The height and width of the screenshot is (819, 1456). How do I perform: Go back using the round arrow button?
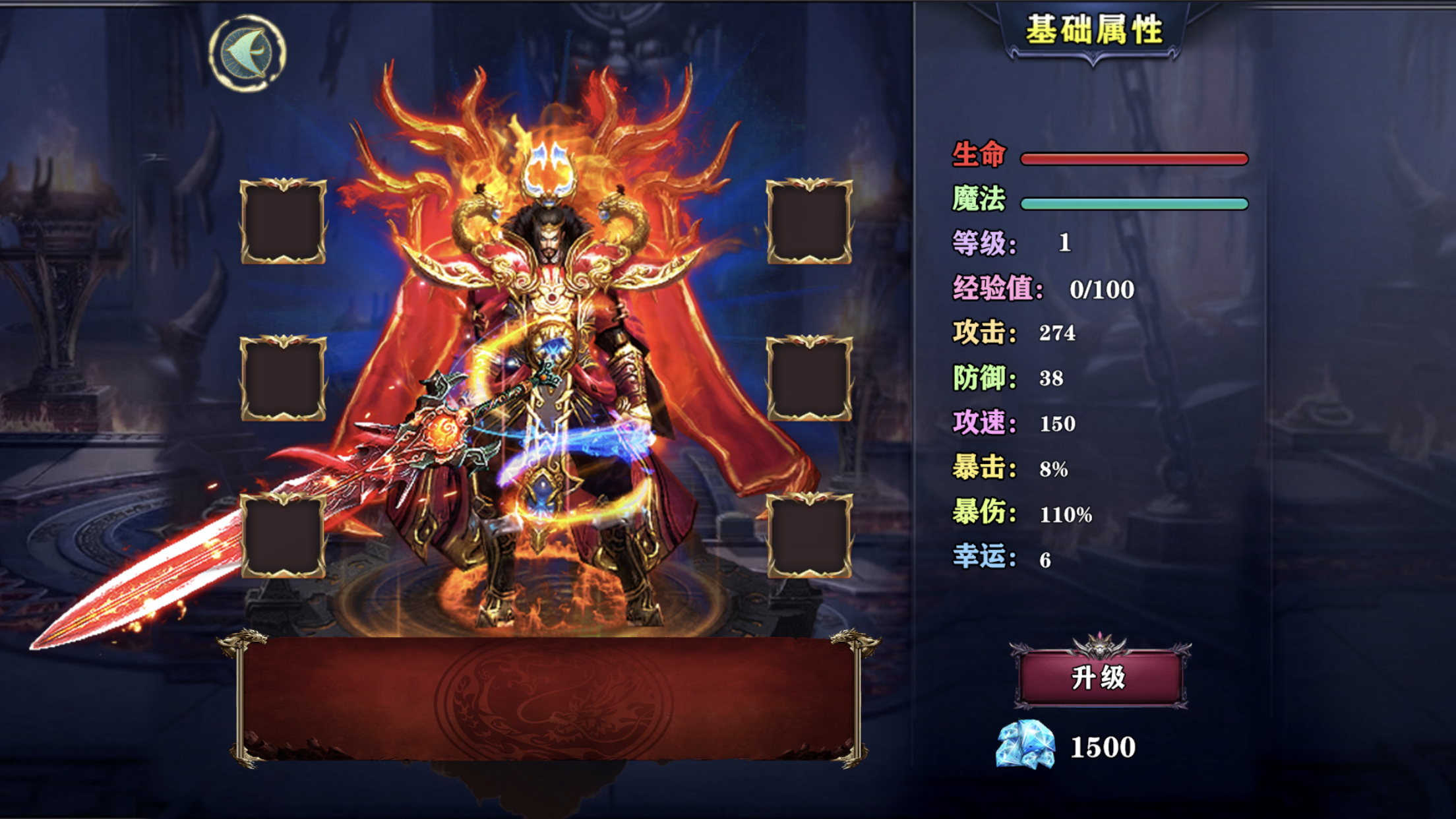[247, 53]
